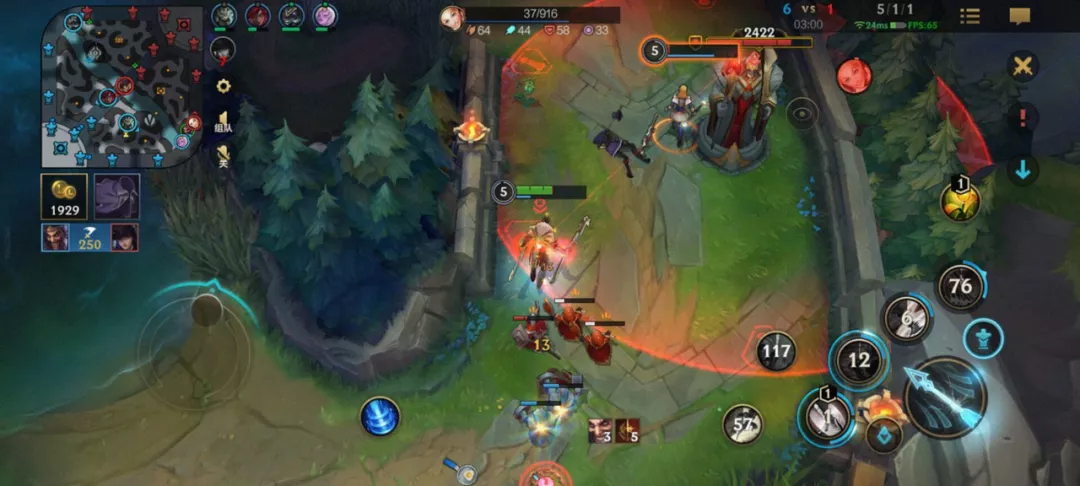The height and width of the screenshot is (486, 1080).
Task: Open the chat speech bubble
Action: point(1020,16)
